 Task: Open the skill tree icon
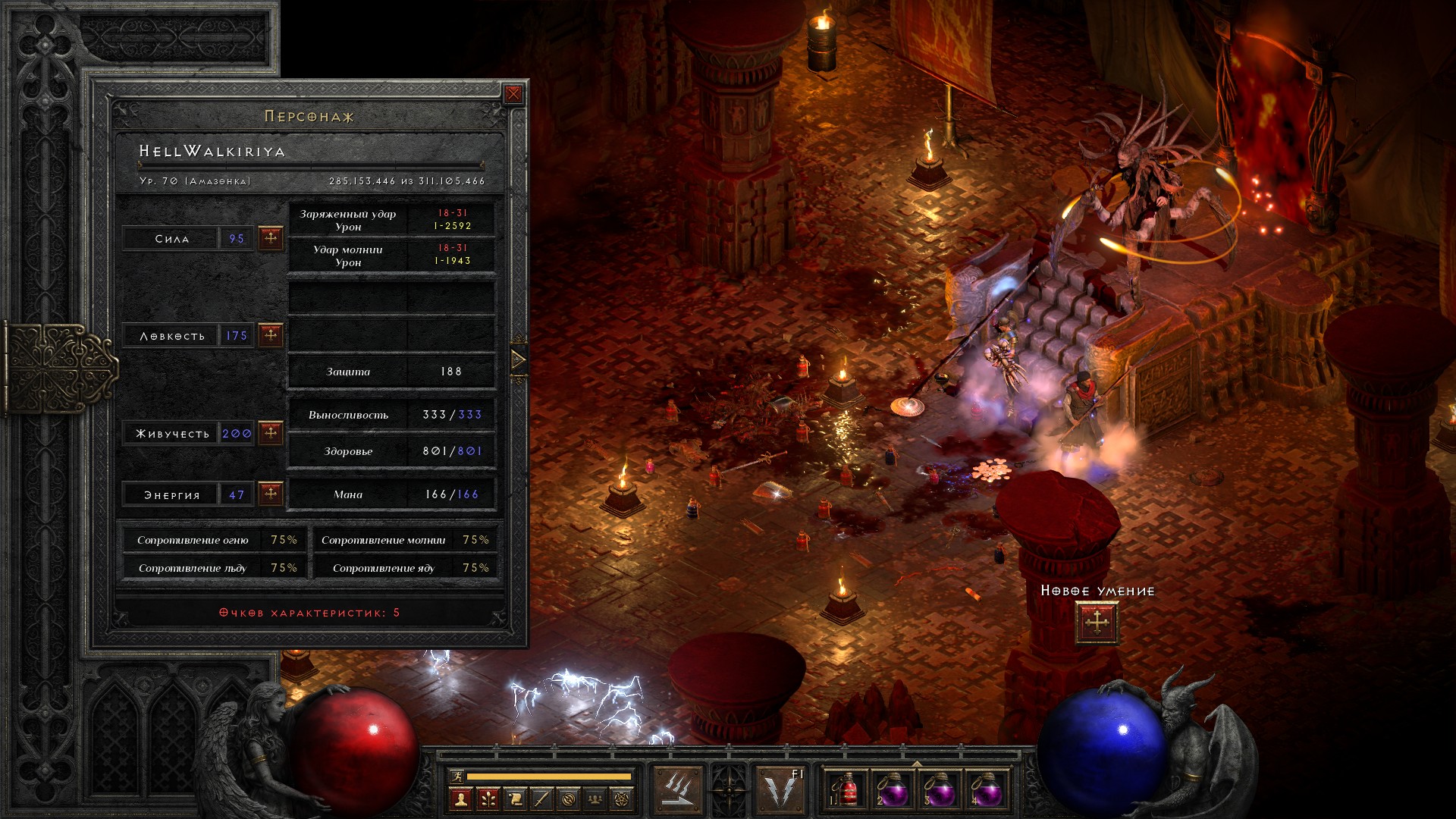tap(488, 799)
